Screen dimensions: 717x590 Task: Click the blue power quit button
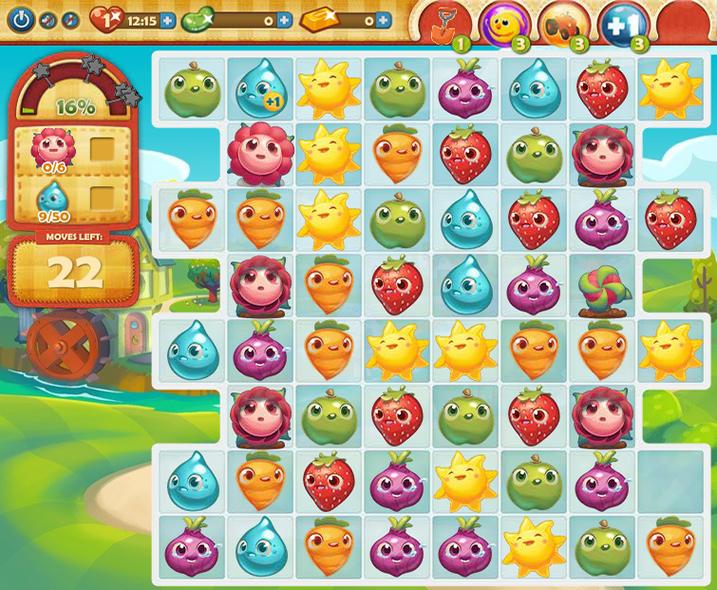point(22,19)
